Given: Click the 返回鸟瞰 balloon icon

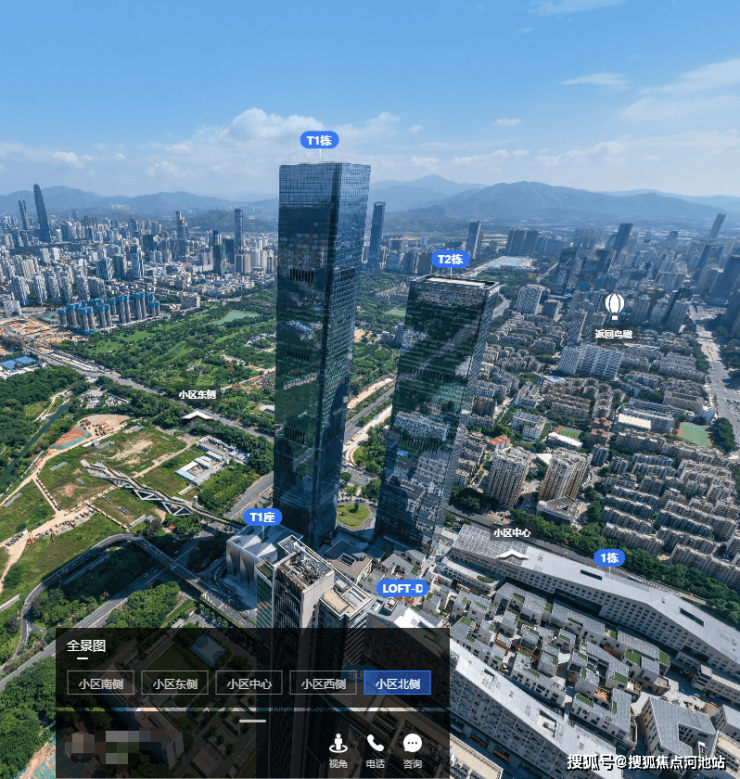Looking at the screenshot, I should click(x=614, y=304).
